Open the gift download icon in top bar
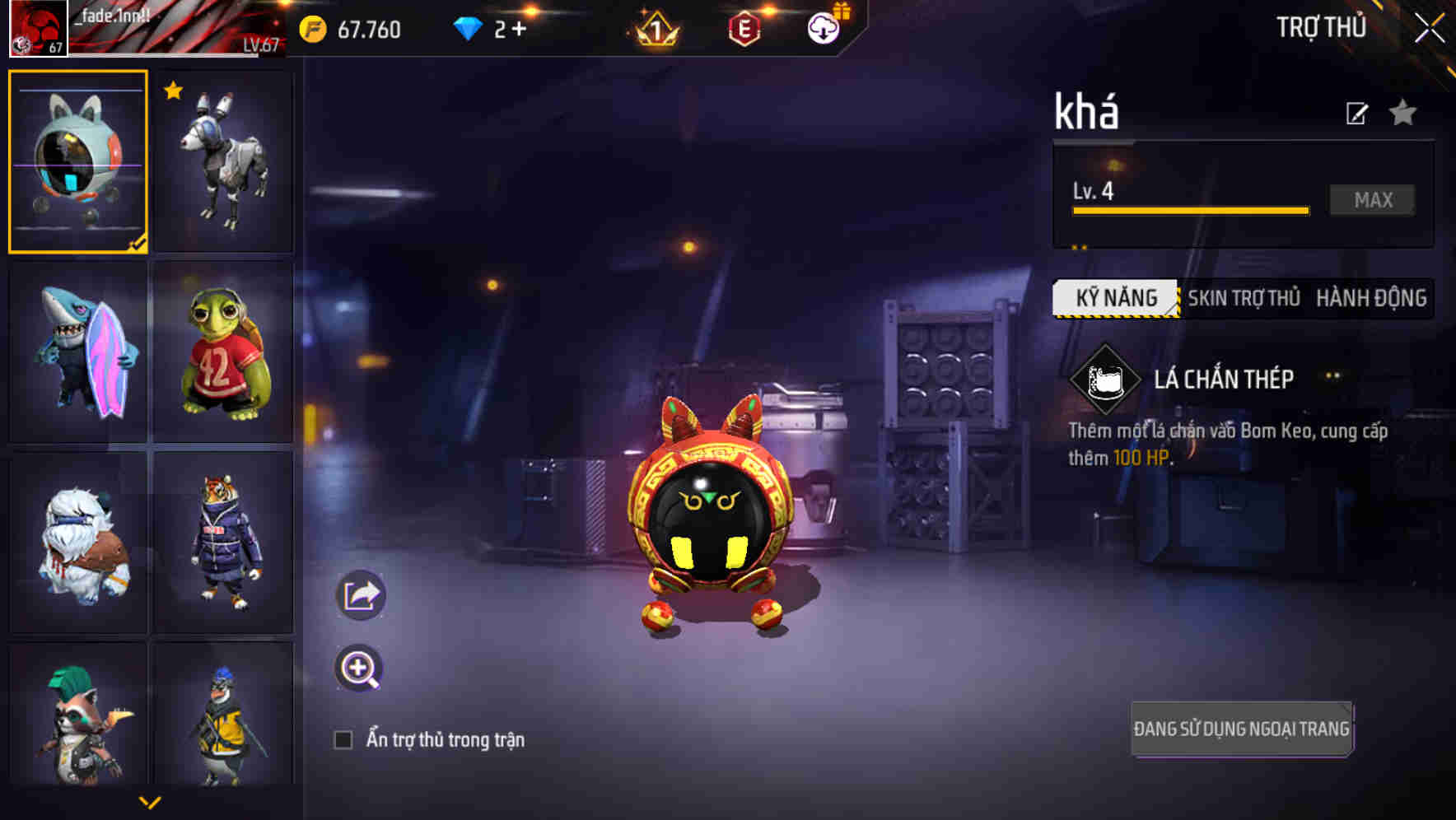Image resolution: width=1456 pixels, height=820 pixels. (824, 27)
